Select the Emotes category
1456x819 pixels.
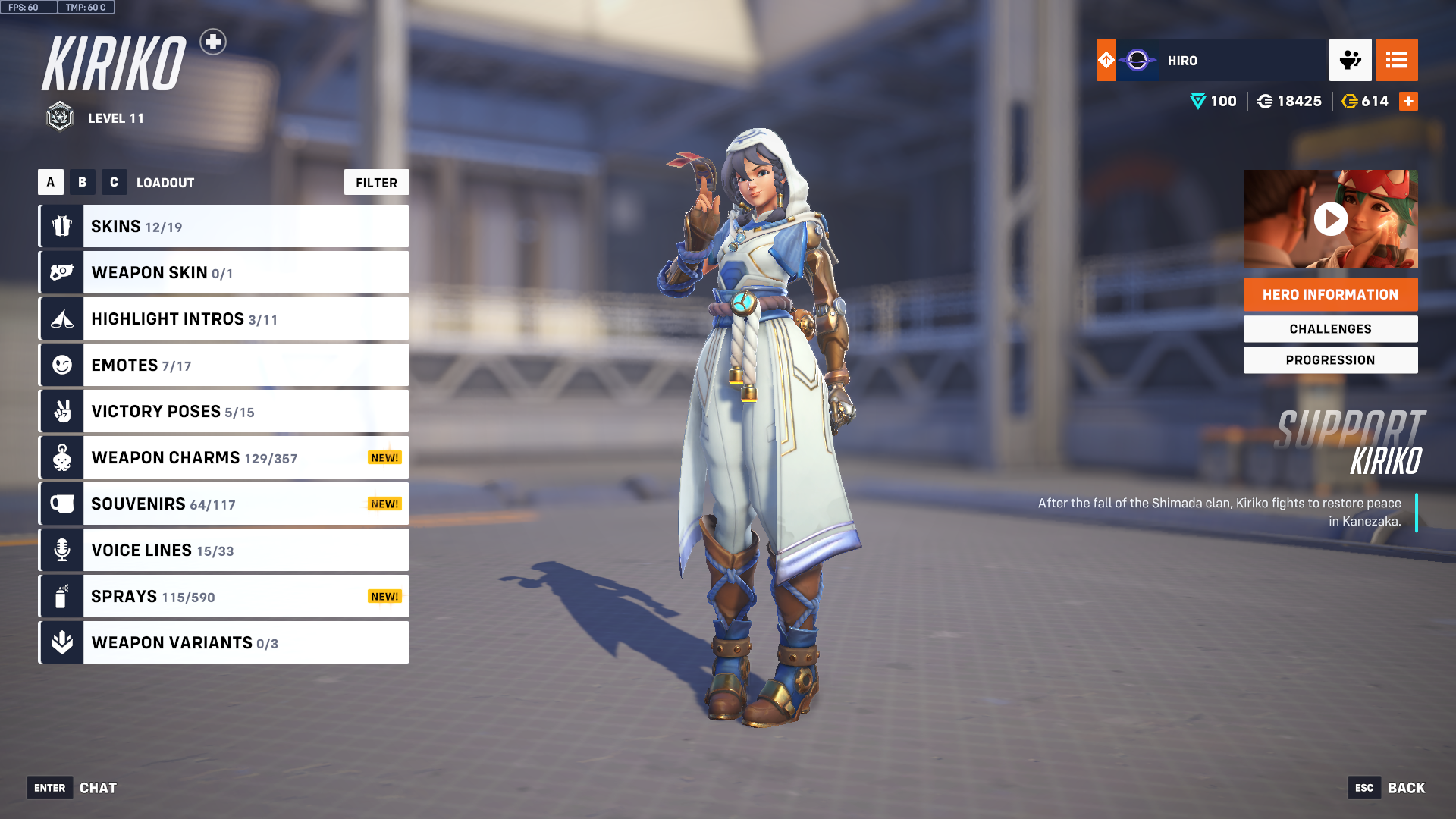(224, 365)
